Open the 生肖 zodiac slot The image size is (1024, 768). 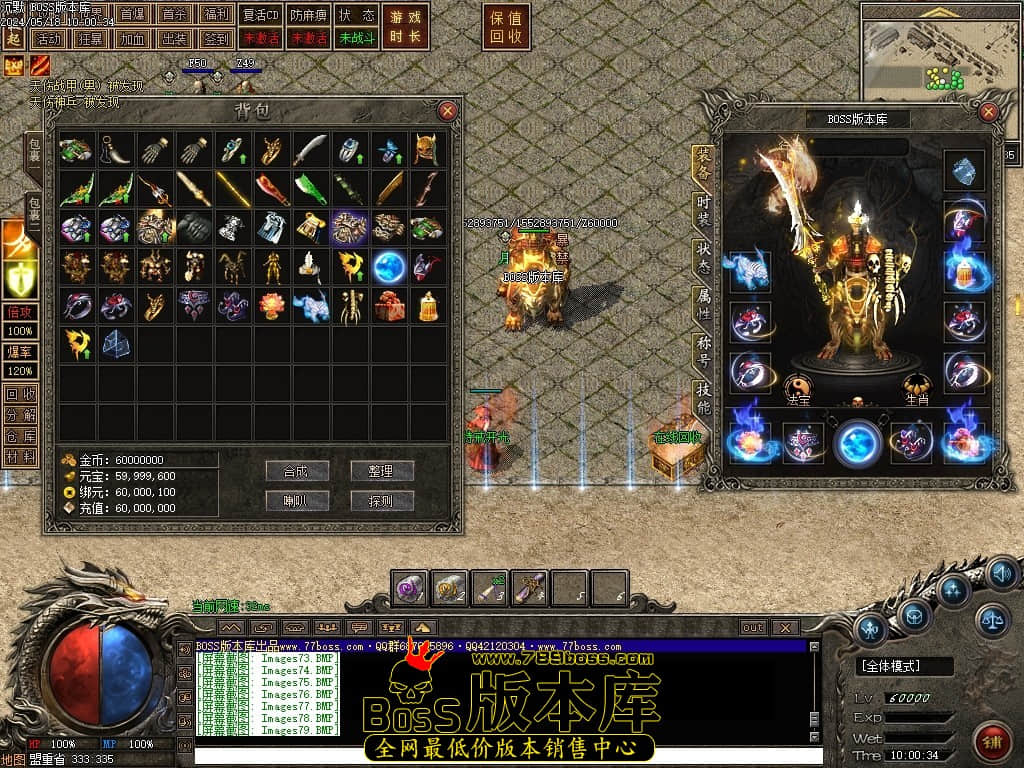[x=917, y=388]
